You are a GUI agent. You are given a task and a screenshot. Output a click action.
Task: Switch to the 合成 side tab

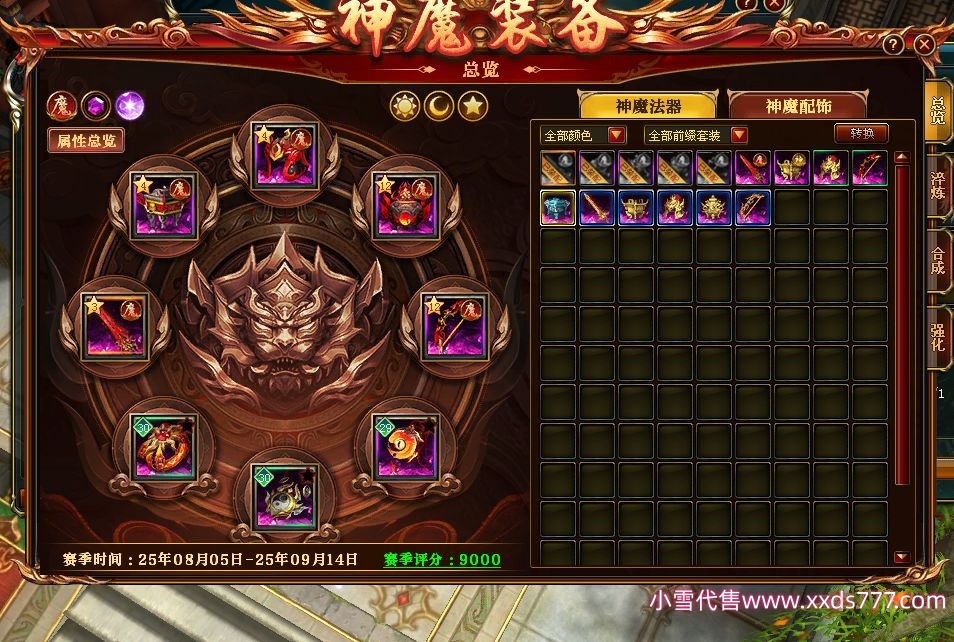pyautogui.click(x=939, y=262)
